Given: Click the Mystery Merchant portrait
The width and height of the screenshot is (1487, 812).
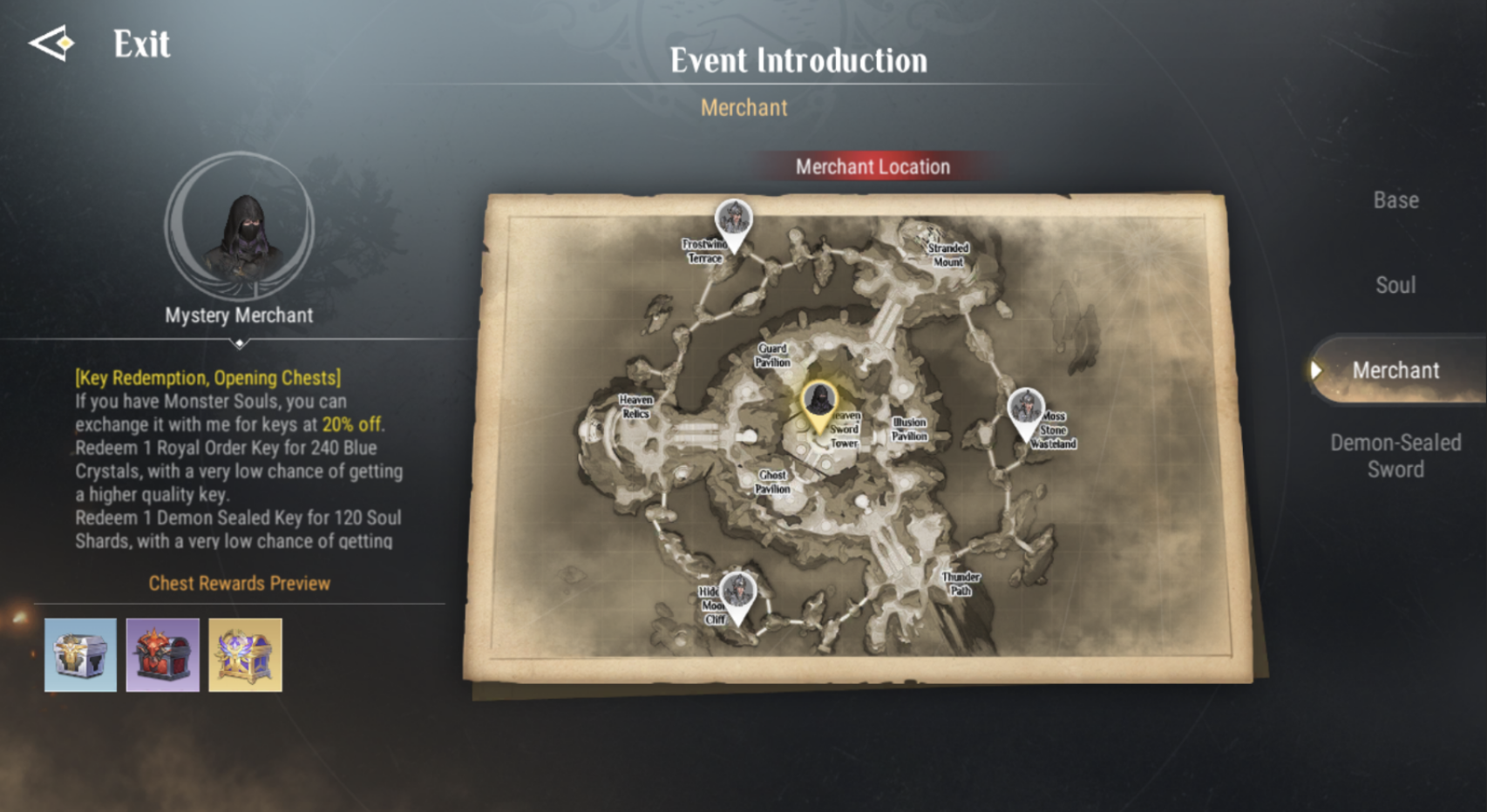Looking at the screenshot, I should [240, 228].
